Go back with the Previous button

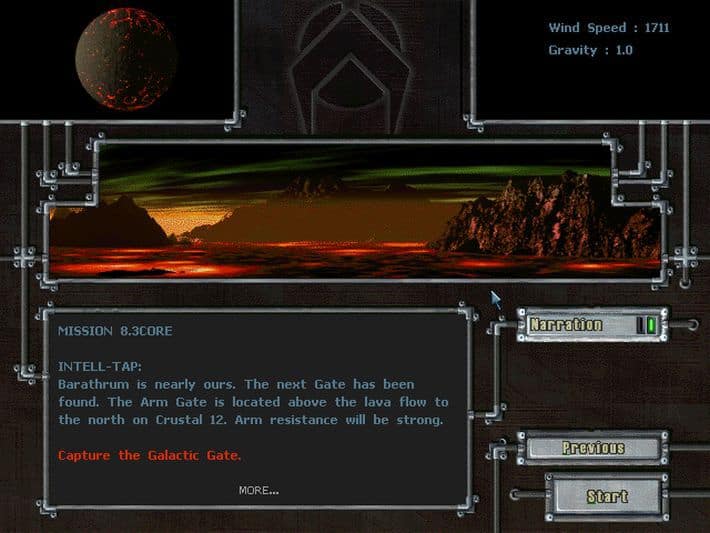click(593, 448)
